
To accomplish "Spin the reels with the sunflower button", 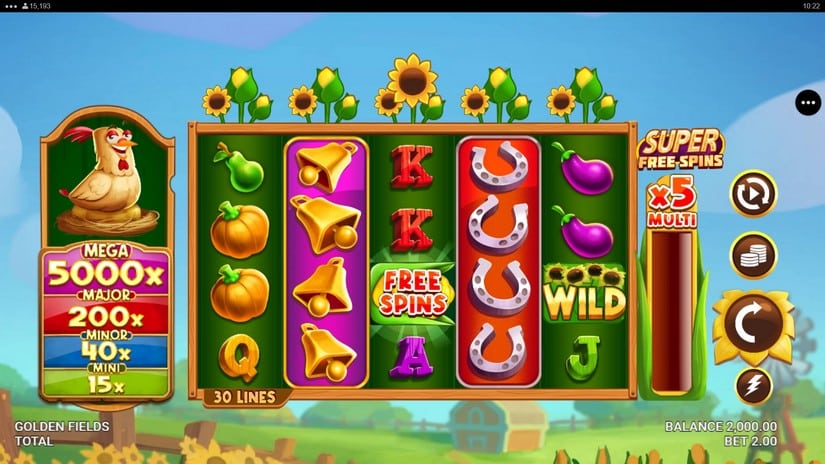I will click(x=753, y=327).
